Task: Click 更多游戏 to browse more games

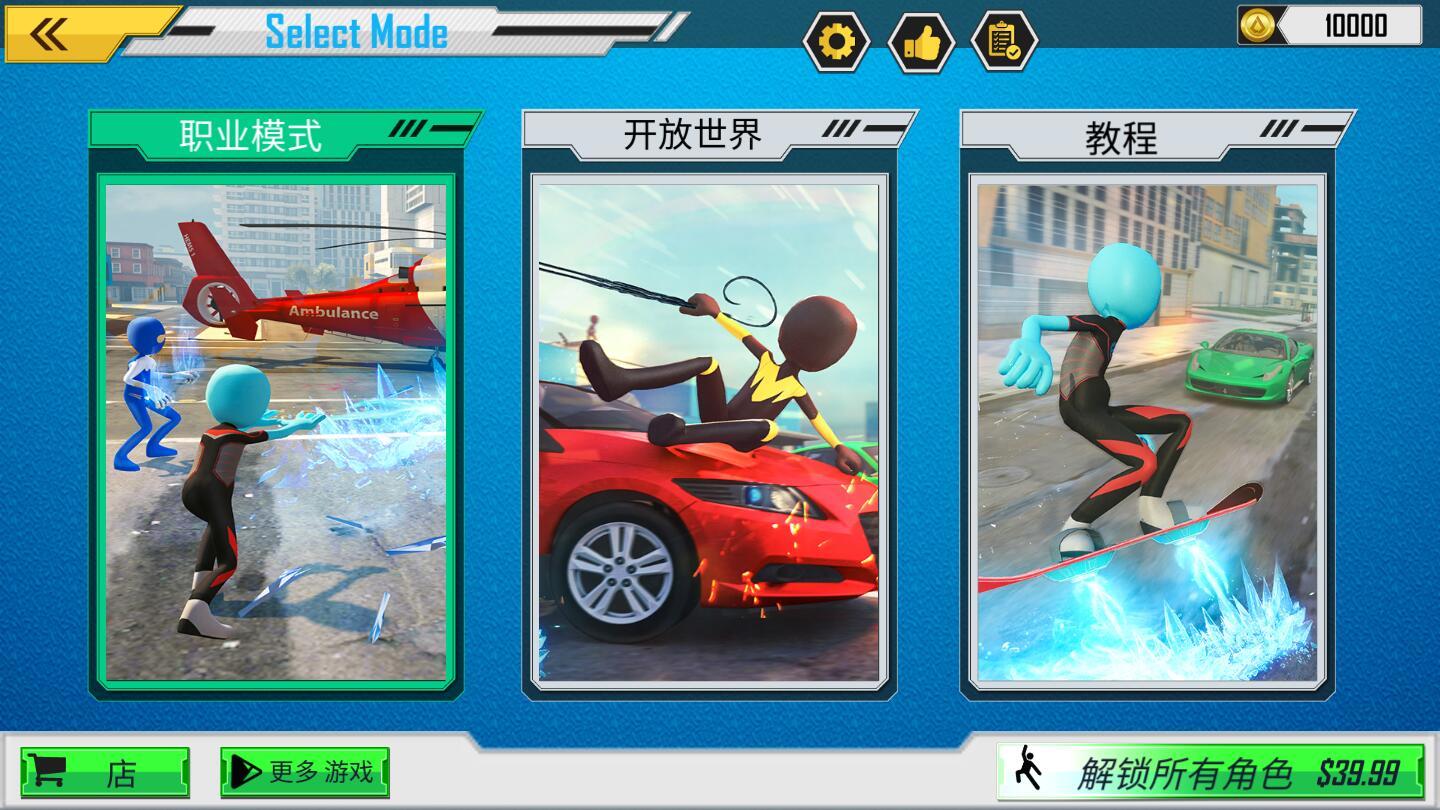Action: point(305,773)
